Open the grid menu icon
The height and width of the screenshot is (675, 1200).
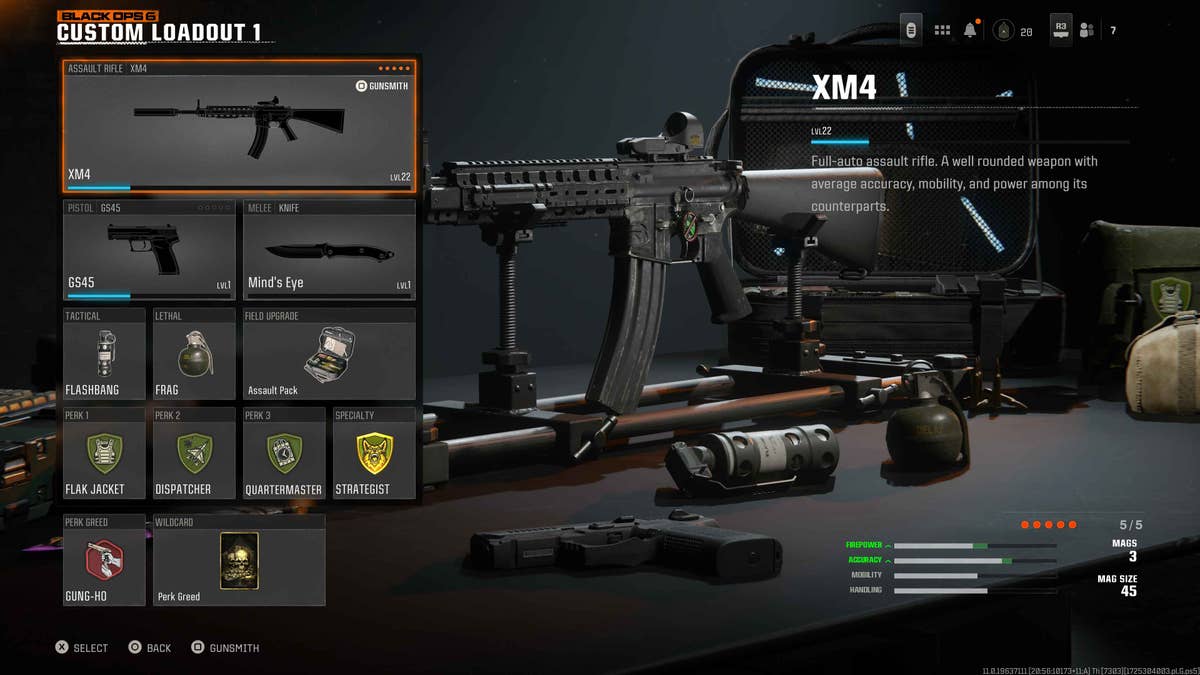click(942, 31)
